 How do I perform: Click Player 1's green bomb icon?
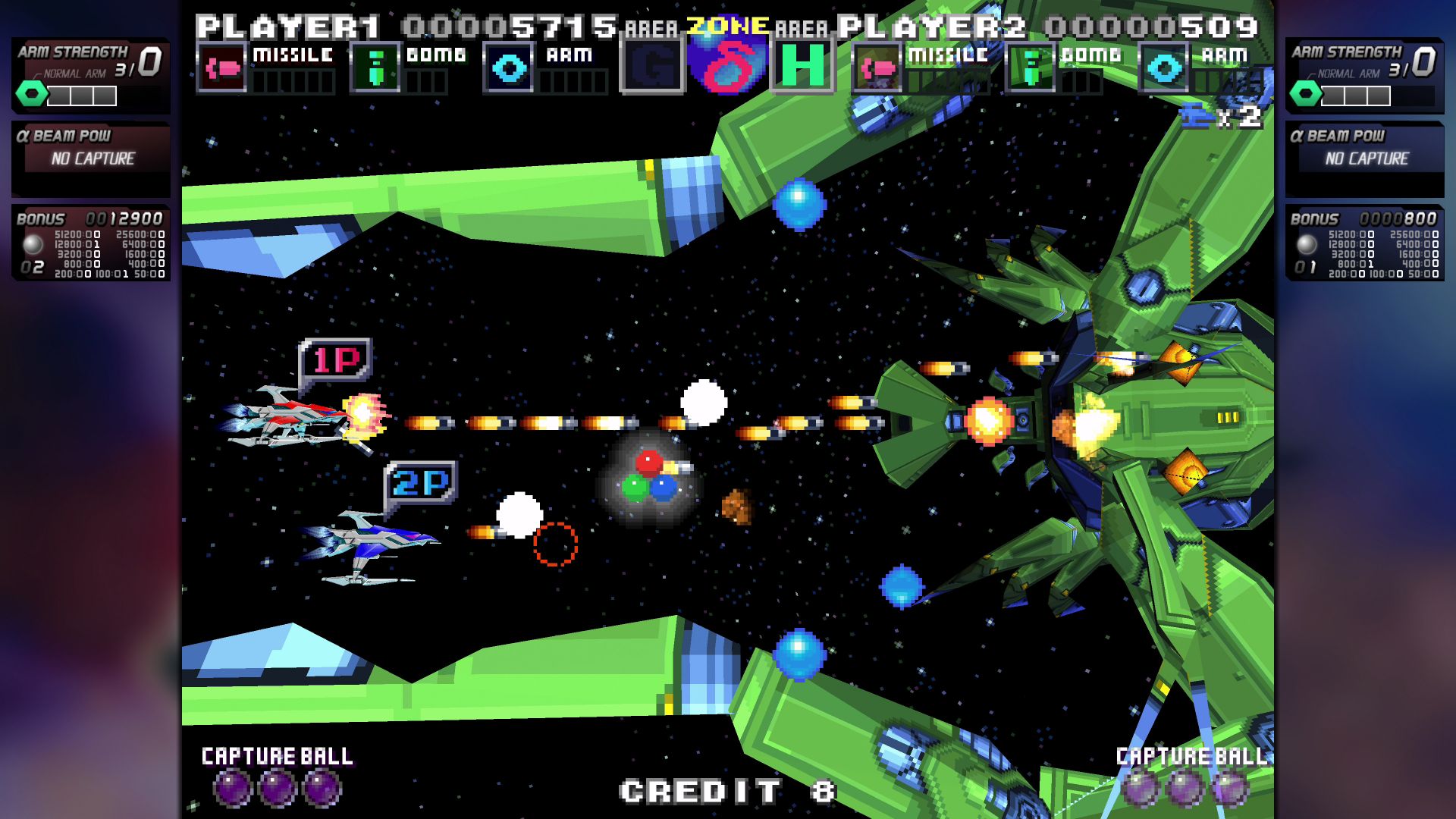[375, 68]
